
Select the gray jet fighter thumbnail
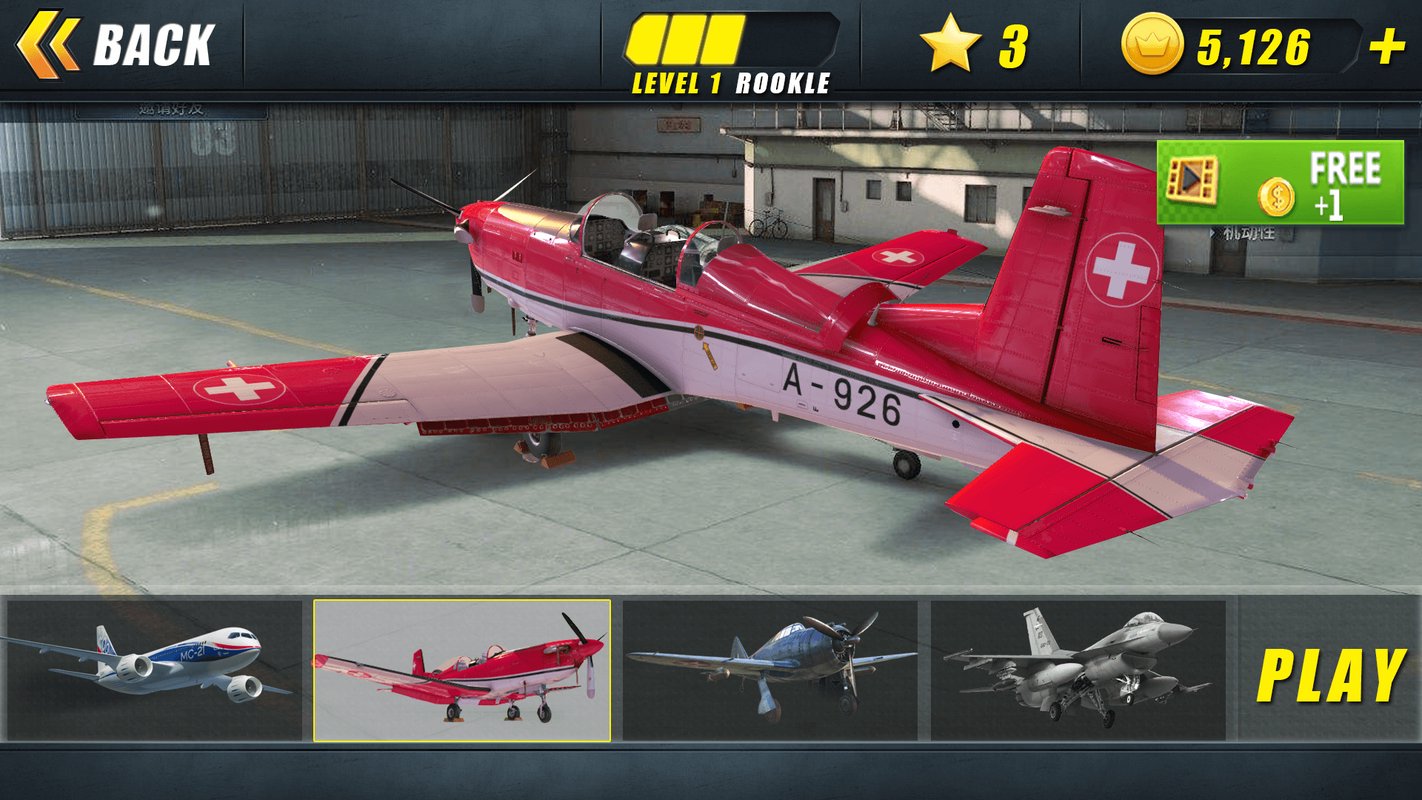coord(1078,670)
